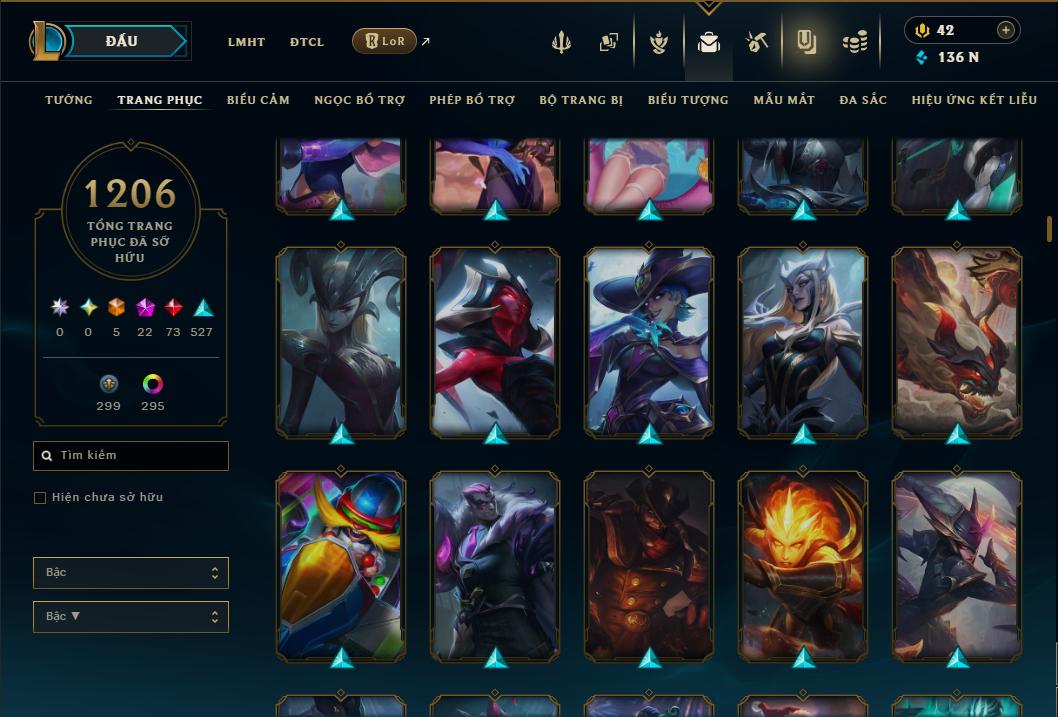
Task: Toggle the Hiện chưa sở hữu checkbox
Action: 40,498
